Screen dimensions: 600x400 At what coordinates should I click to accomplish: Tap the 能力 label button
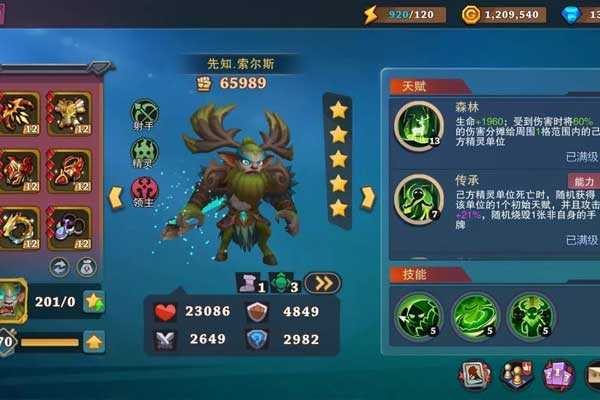tap(585, 182)
